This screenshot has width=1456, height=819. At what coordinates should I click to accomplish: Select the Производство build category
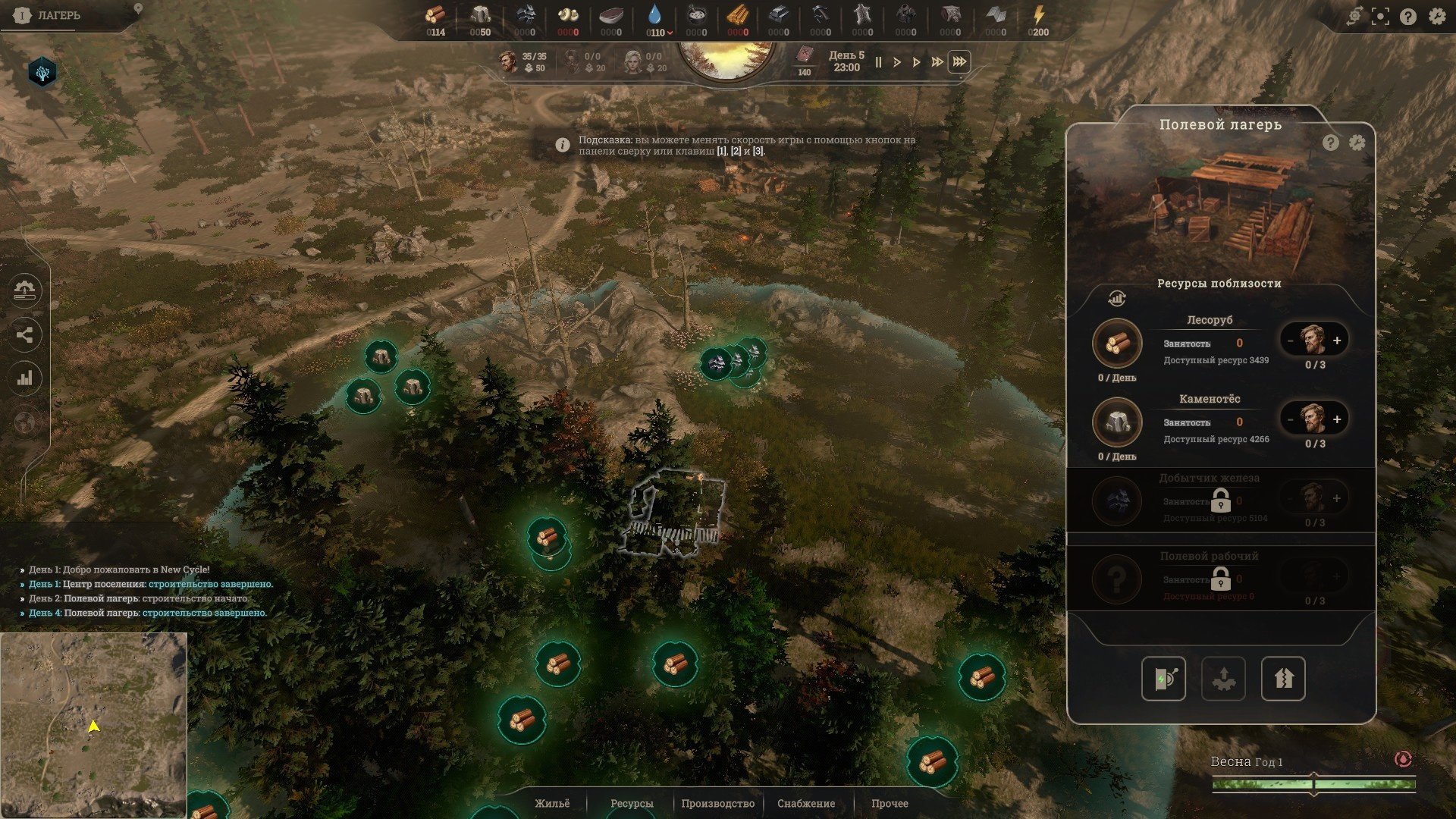(717, 803)
